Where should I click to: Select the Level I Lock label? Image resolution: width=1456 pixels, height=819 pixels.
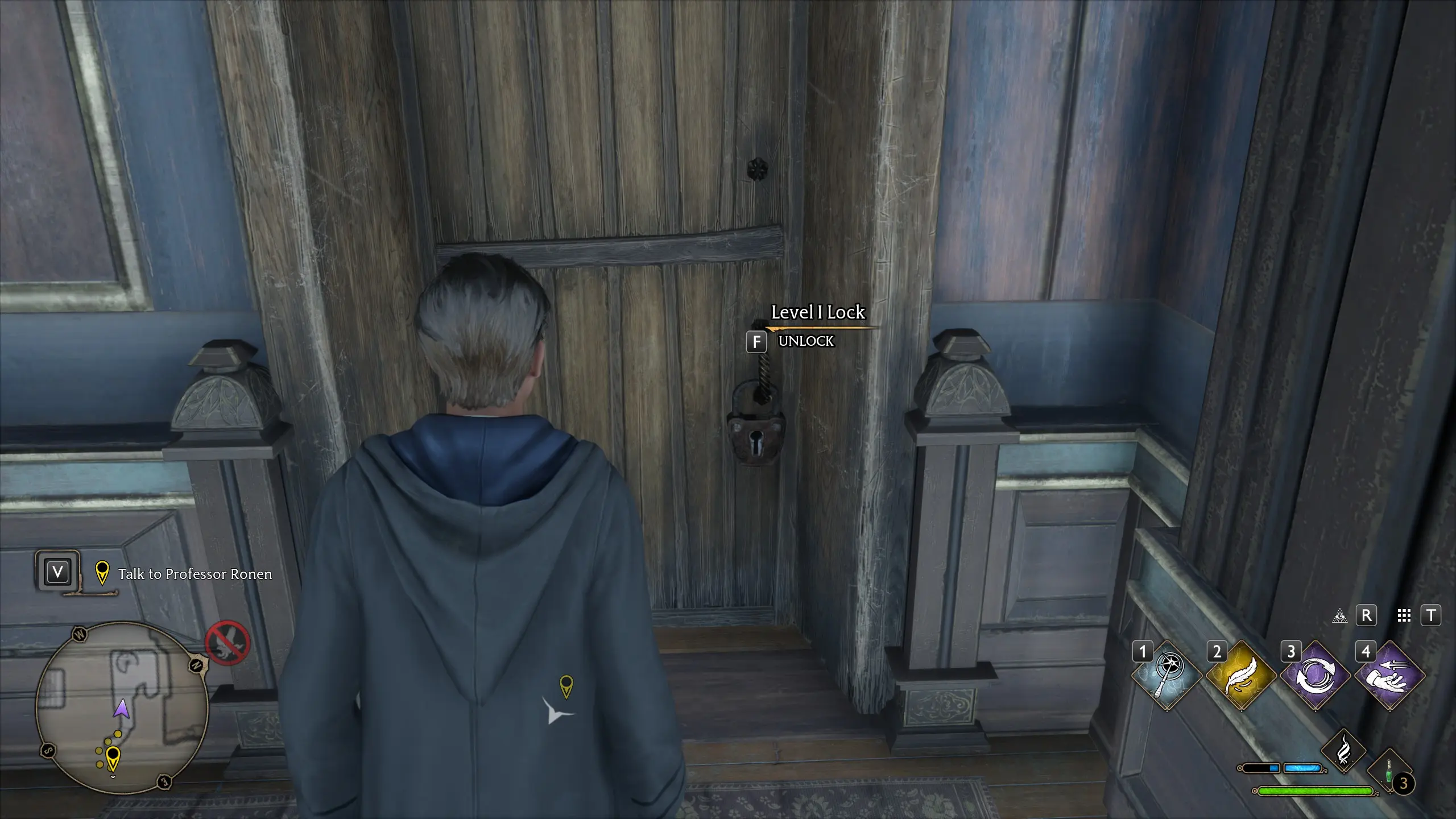(x=817, y=312)
